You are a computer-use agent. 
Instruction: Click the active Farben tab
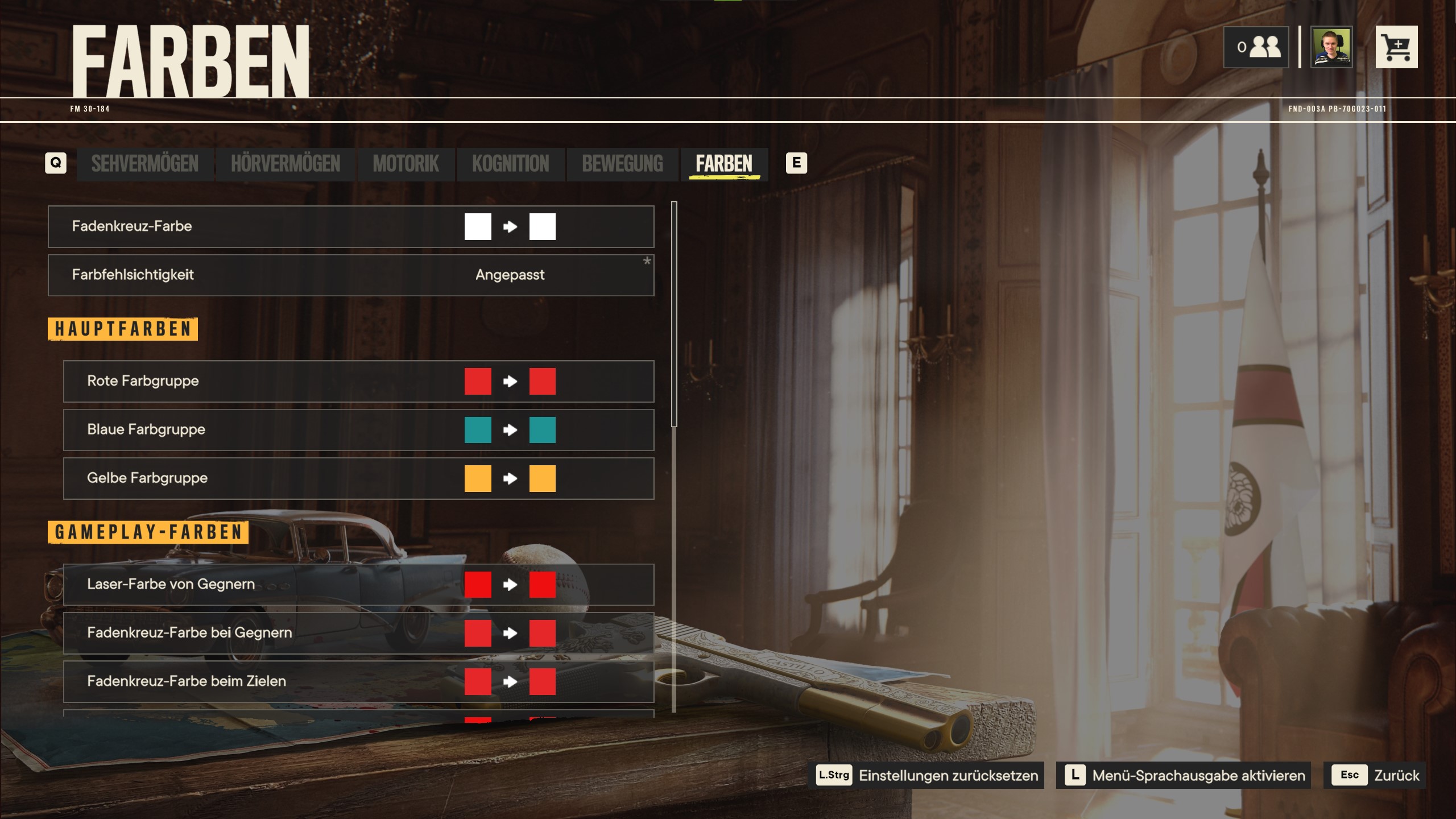pos(723,164)
